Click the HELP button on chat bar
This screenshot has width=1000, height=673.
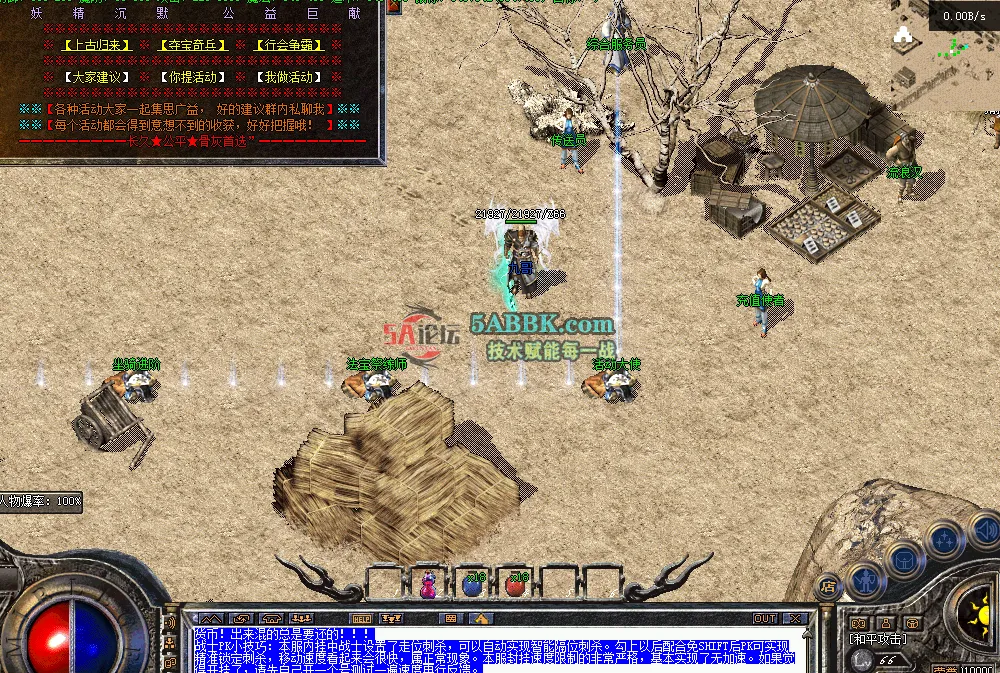pos(362,618)
